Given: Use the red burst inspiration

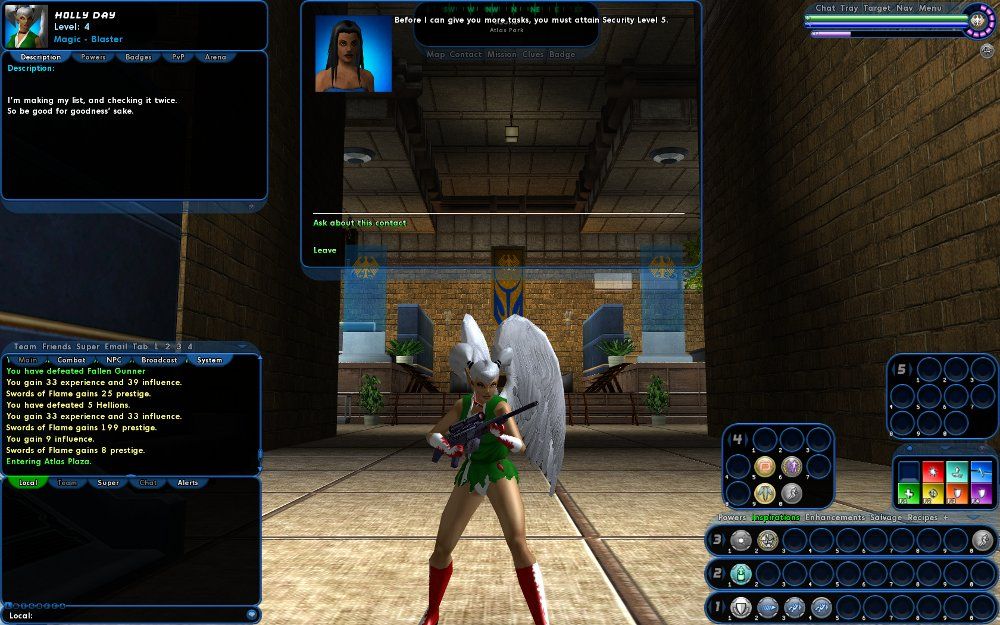Looking at the screenshot, I should (933, 470).
